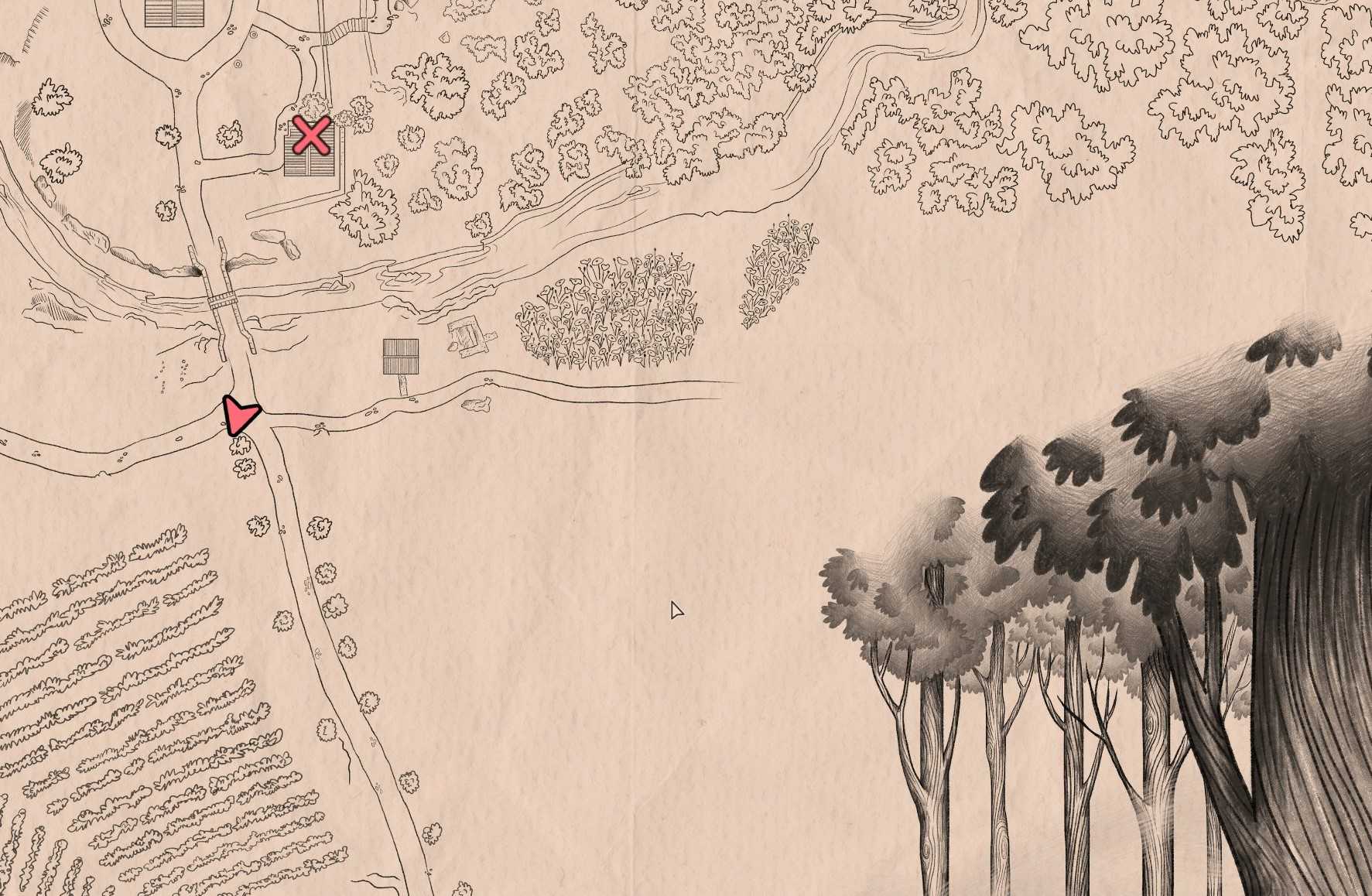This screenshot has height=896, width=1372.
Task: Click the red X map marker
Action: [311, 136]
